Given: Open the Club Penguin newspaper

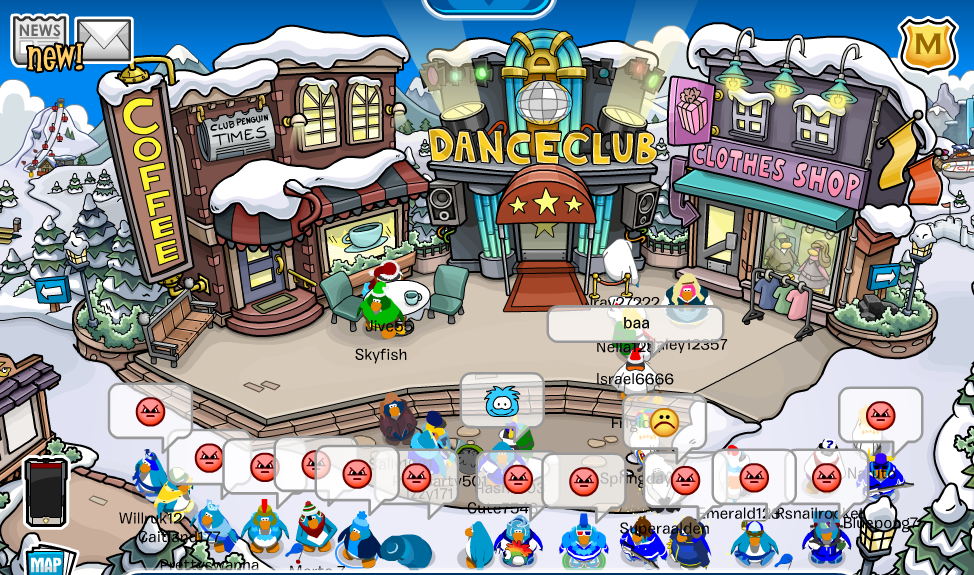Looking at the screenshot, I should (40, 38).
